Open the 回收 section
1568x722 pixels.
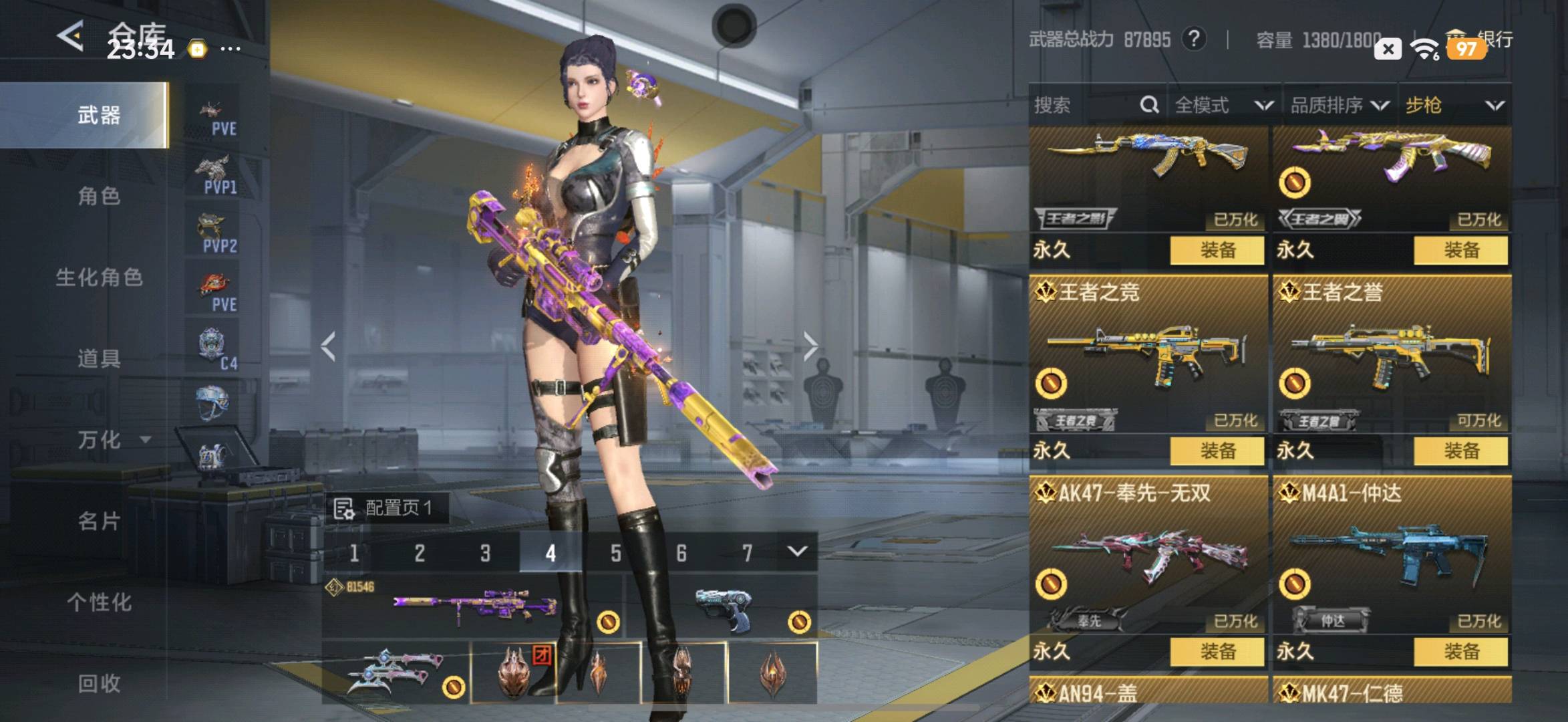point(99,683)
